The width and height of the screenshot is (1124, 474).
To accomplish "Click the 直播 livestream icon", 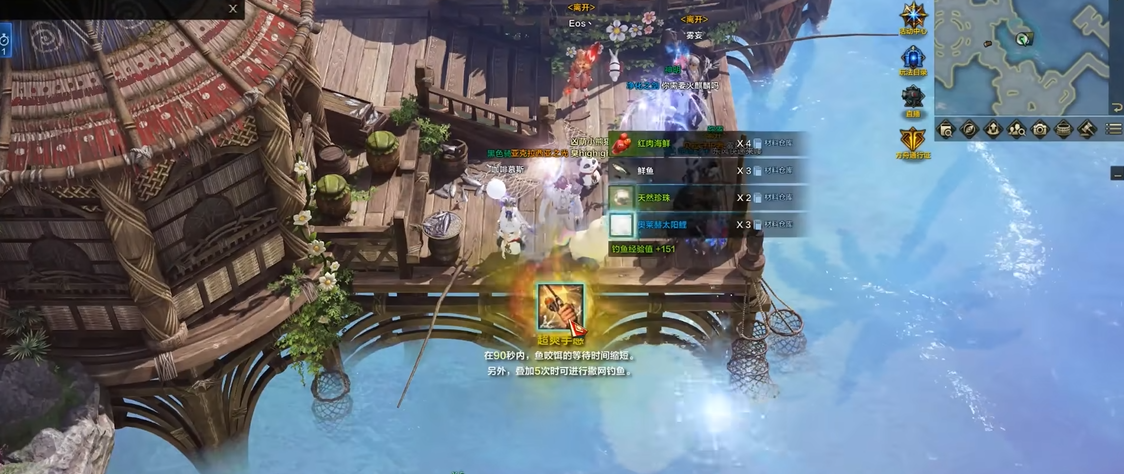I will (913, 98).
